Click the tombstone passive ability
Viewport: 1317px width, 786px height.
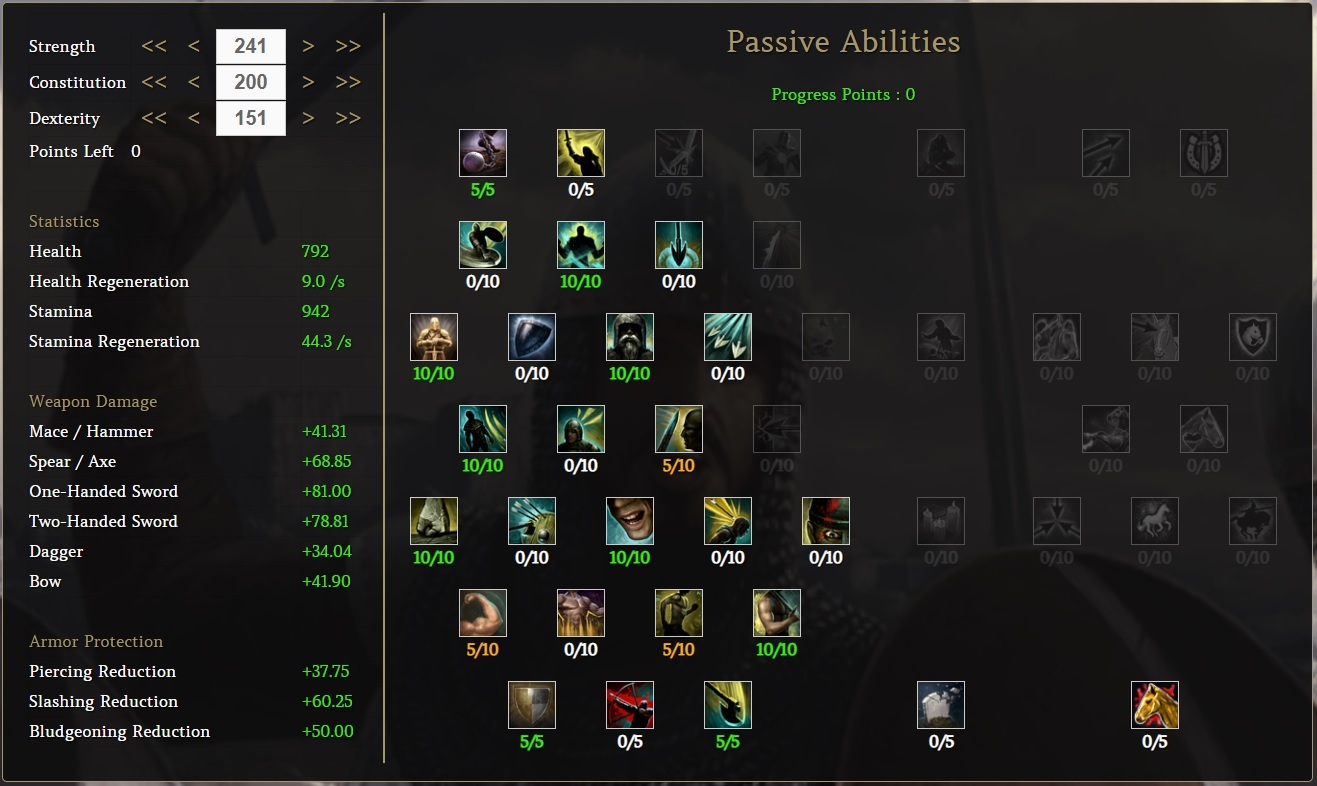point(941,705)
